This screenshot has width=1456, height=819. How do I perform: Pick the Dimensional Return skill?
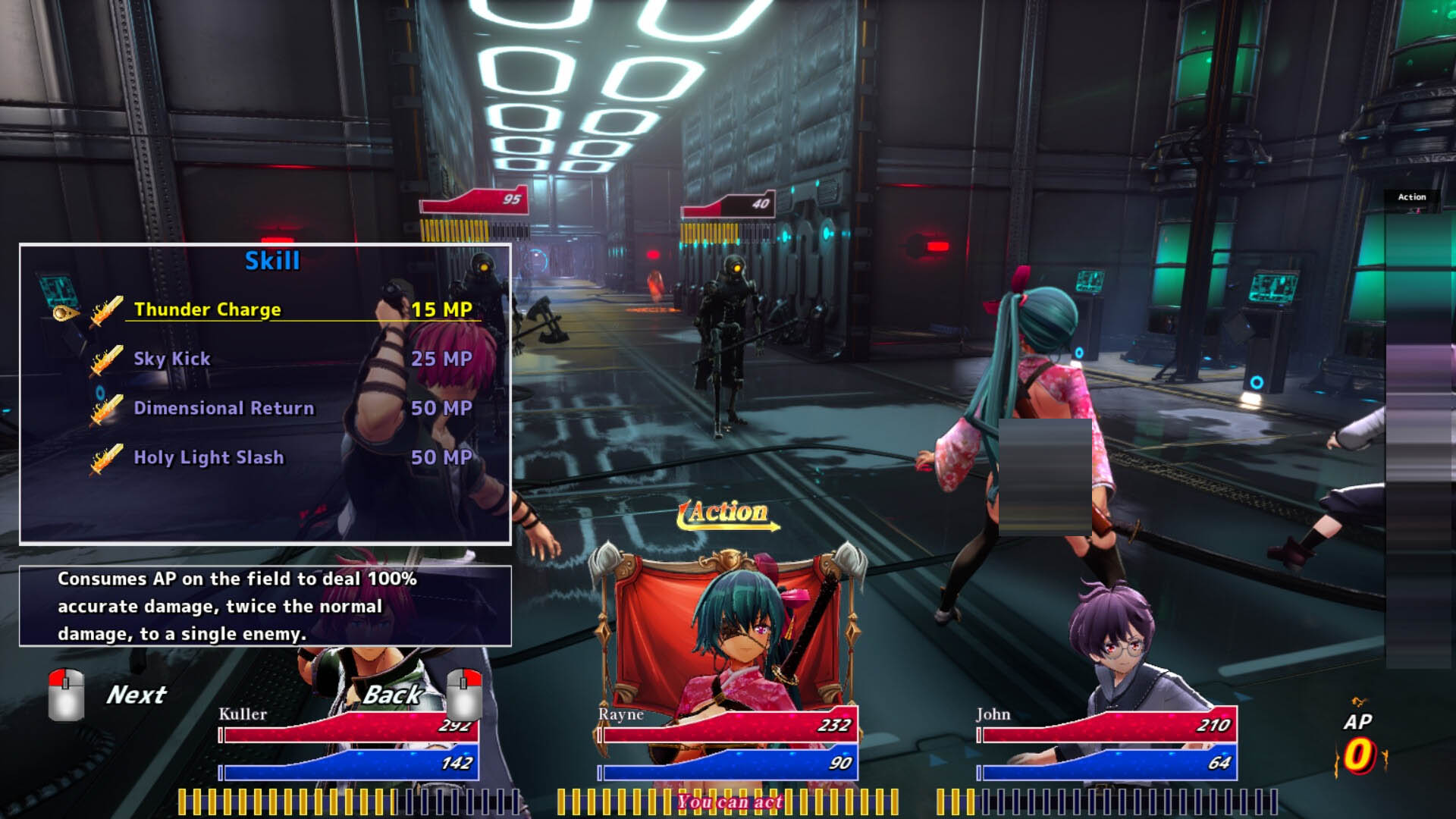(x=224, y=408)
